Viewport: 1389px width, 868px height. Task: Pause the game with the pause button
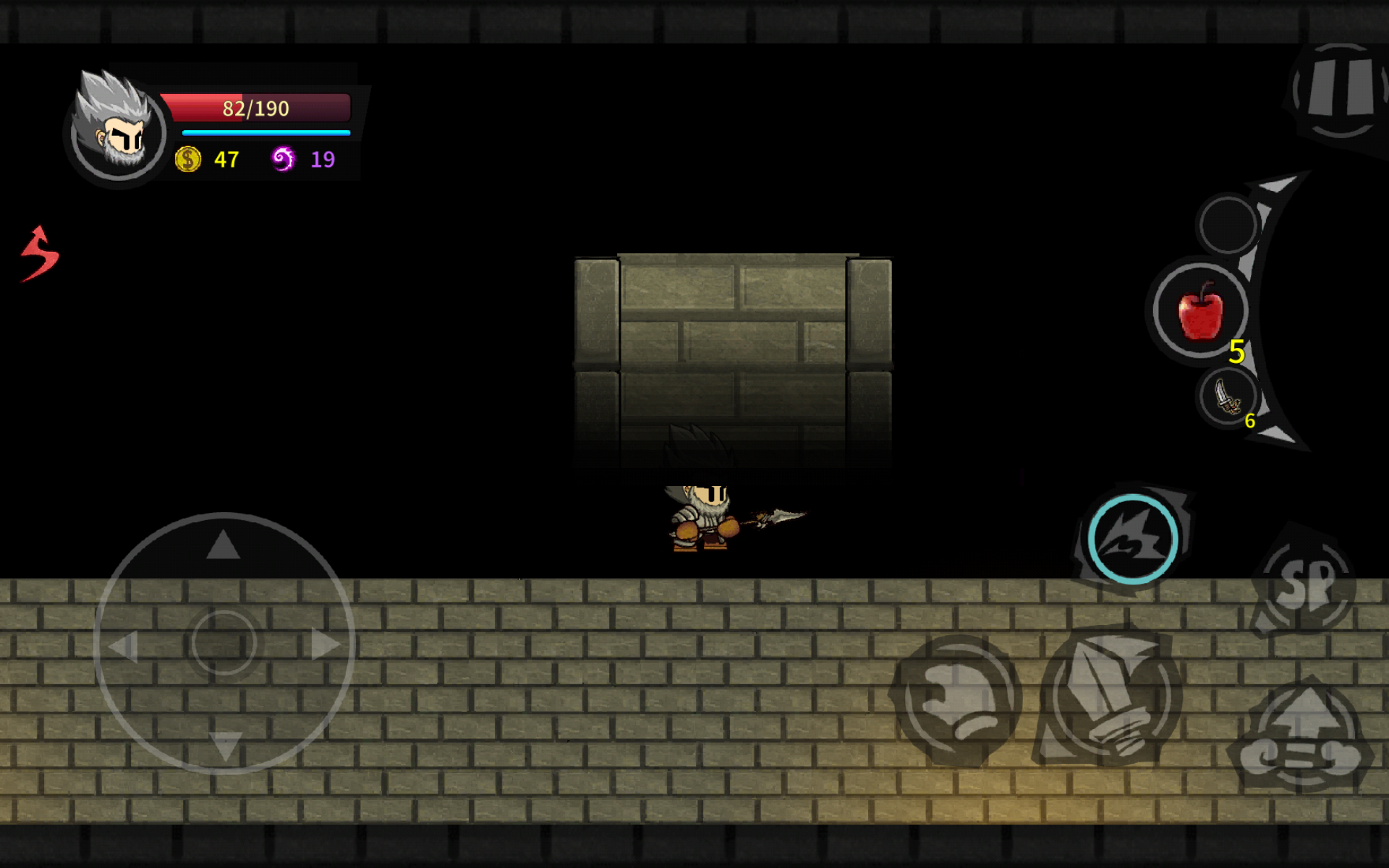coord(1338,90)
